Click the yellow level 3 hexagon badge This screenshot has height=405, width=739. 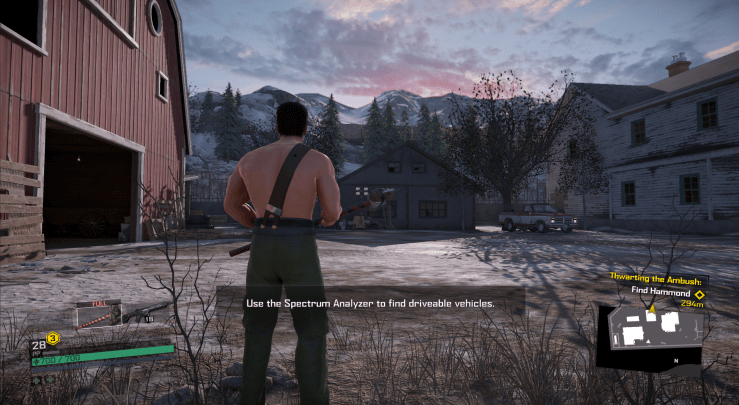(53, 338)
